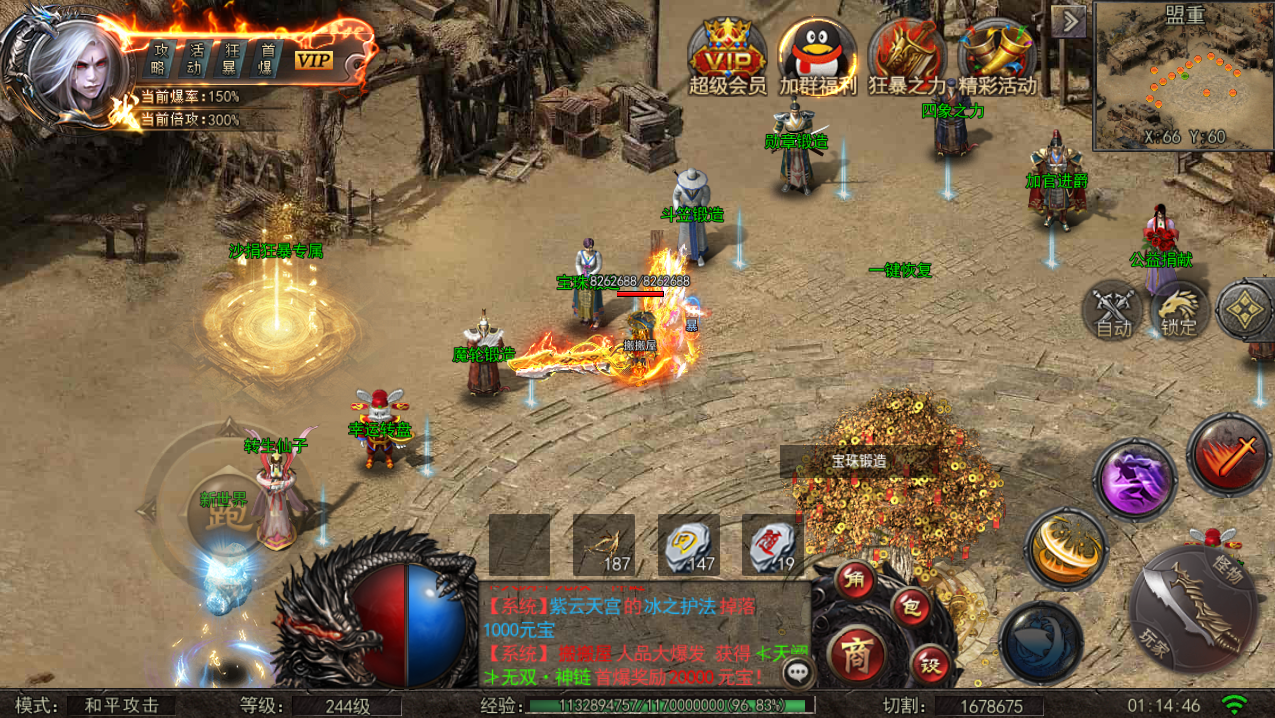Activate the 锁定 target lock button
Image resolution: width=1275 pixels, height=718 pixels.
(1179, 311)
